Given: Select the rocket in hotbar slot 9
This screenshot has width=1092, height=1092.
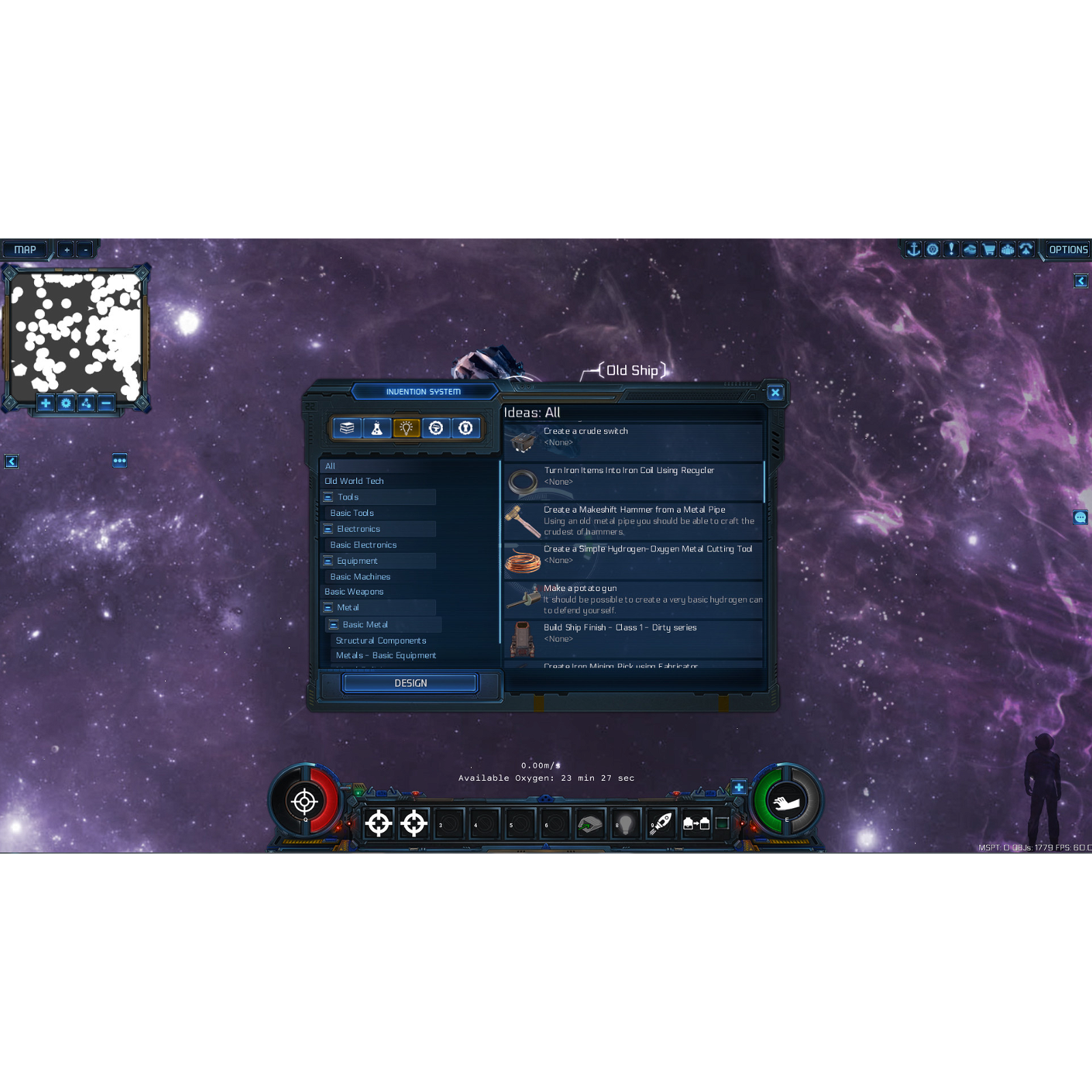Looking at the screenshot, I should [660, 822].
